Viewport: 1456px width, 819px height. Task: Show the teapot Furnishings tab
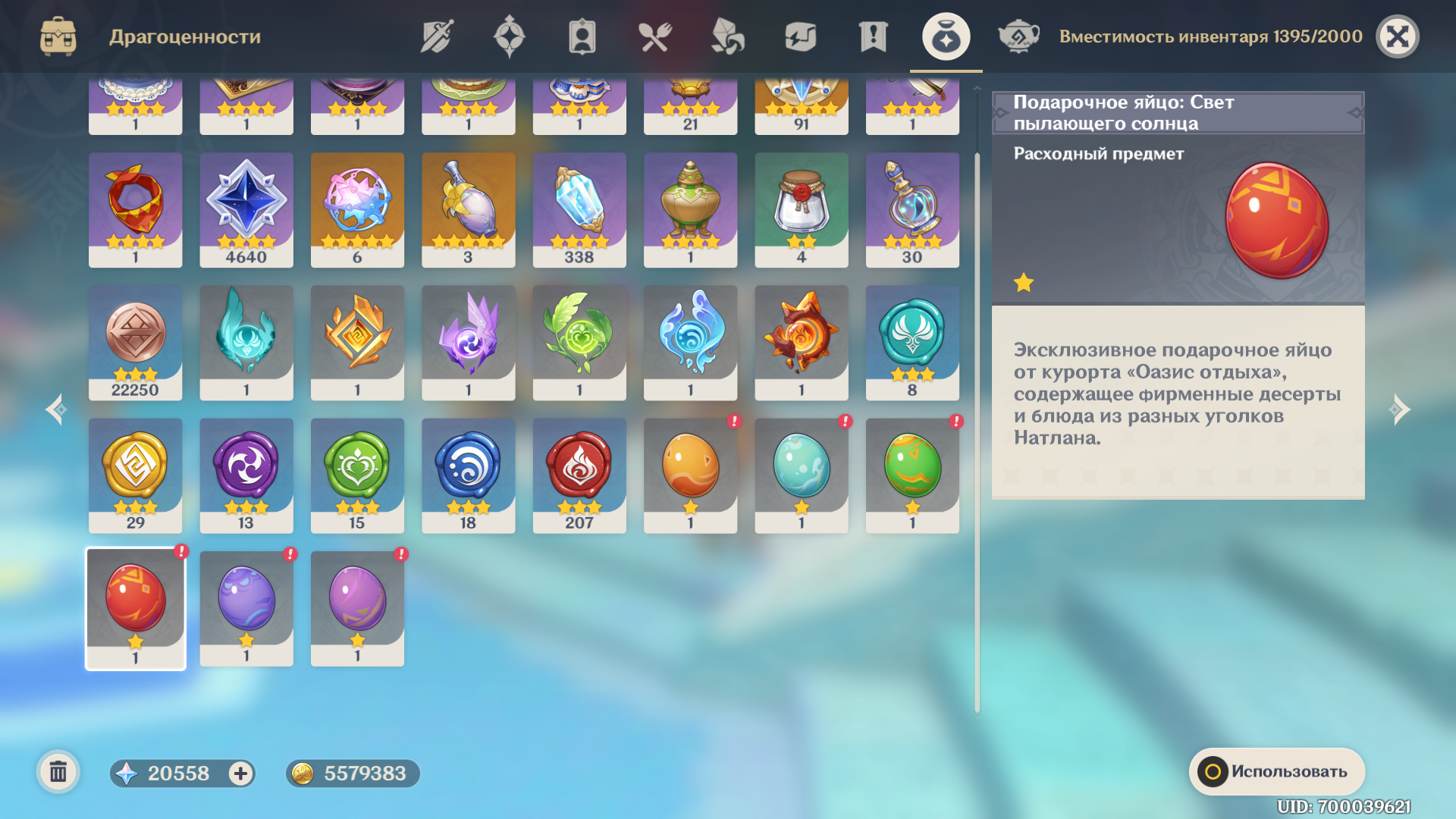pyautogui.click(x=1018, y=36)
